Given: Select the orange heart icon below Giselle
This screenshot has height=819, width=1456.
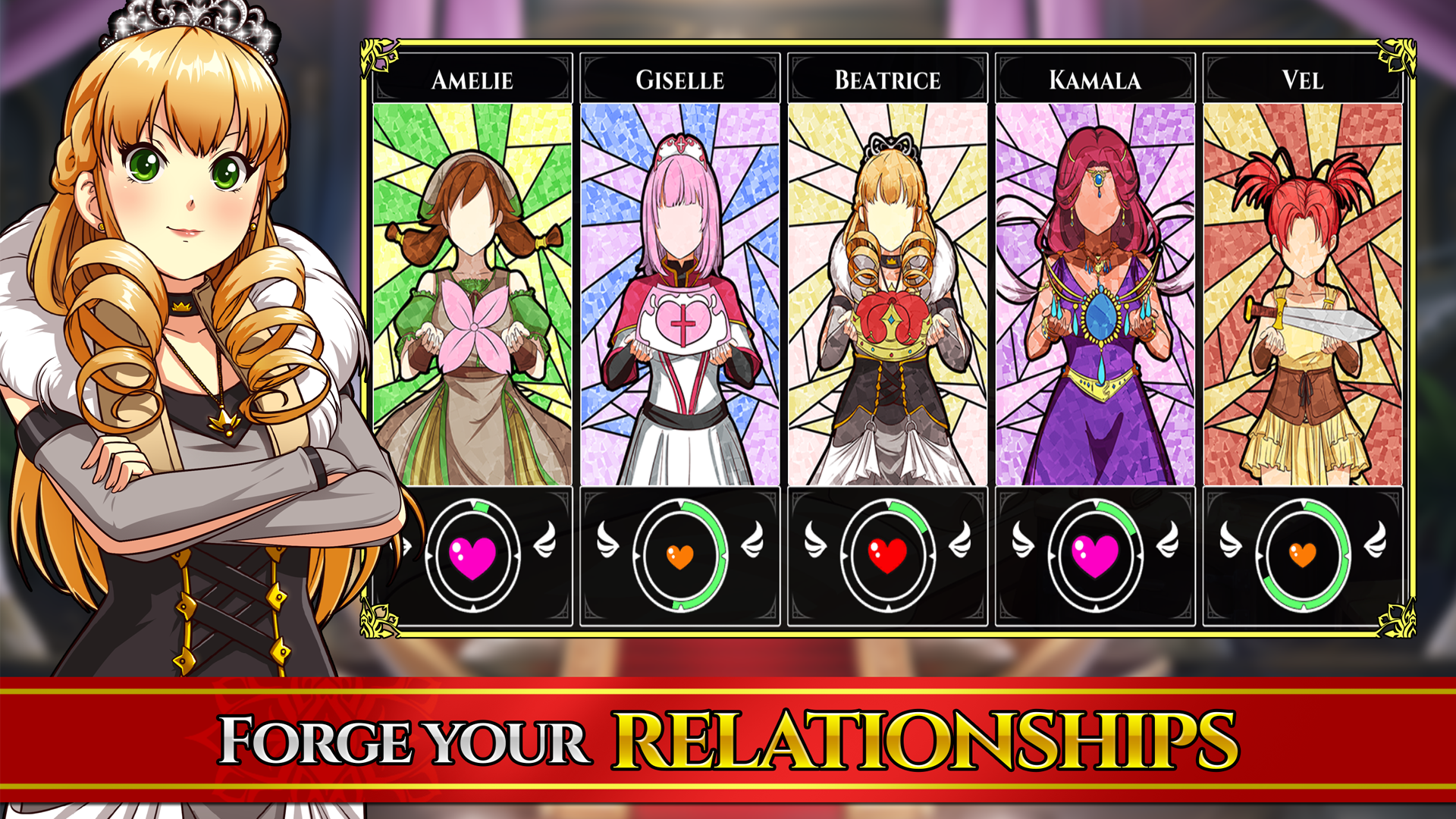Looking at the screenshot, I should pyautogui.click(x=680, y=559).
